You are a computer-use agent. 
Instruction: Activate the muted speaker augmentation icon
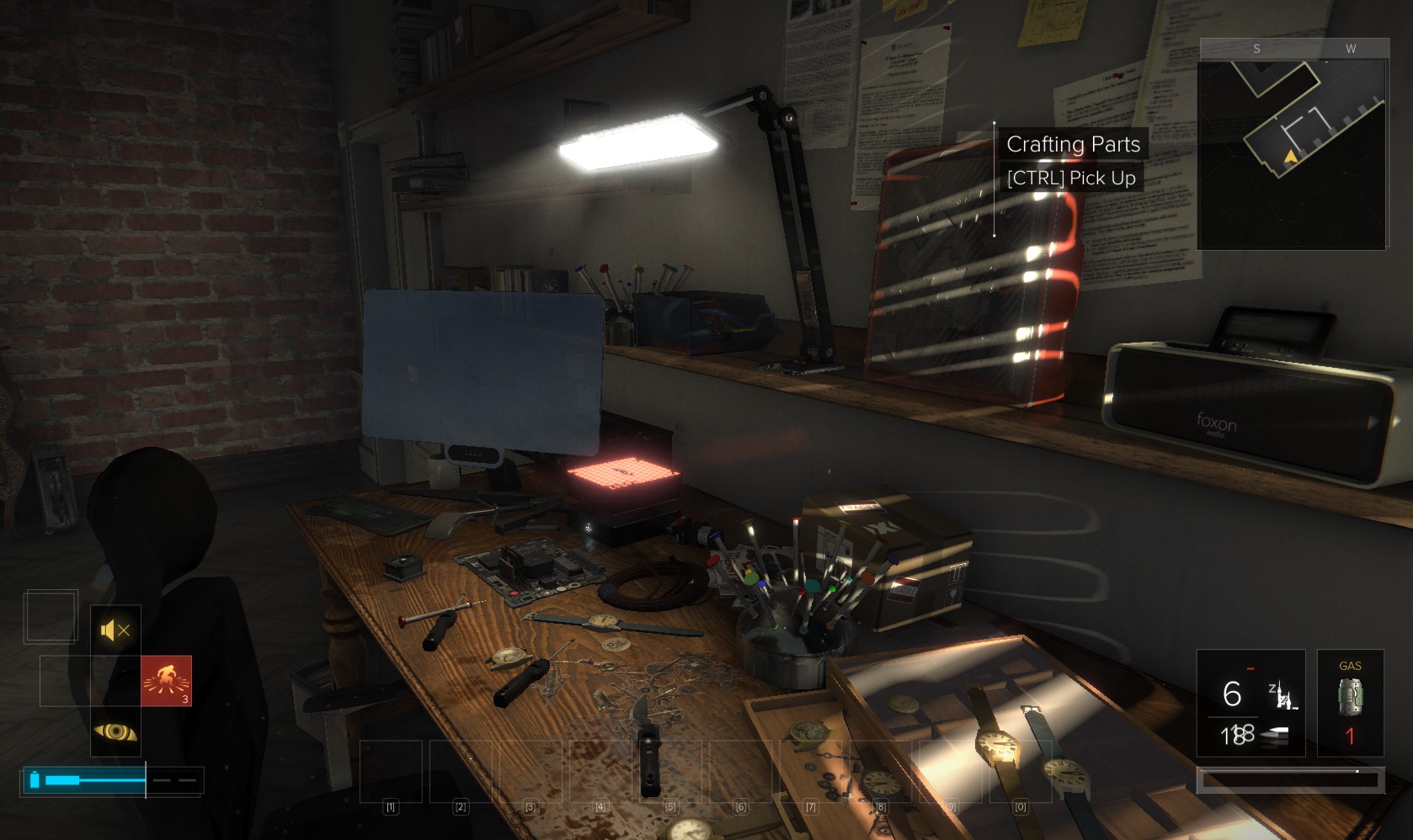click(115, 630)
